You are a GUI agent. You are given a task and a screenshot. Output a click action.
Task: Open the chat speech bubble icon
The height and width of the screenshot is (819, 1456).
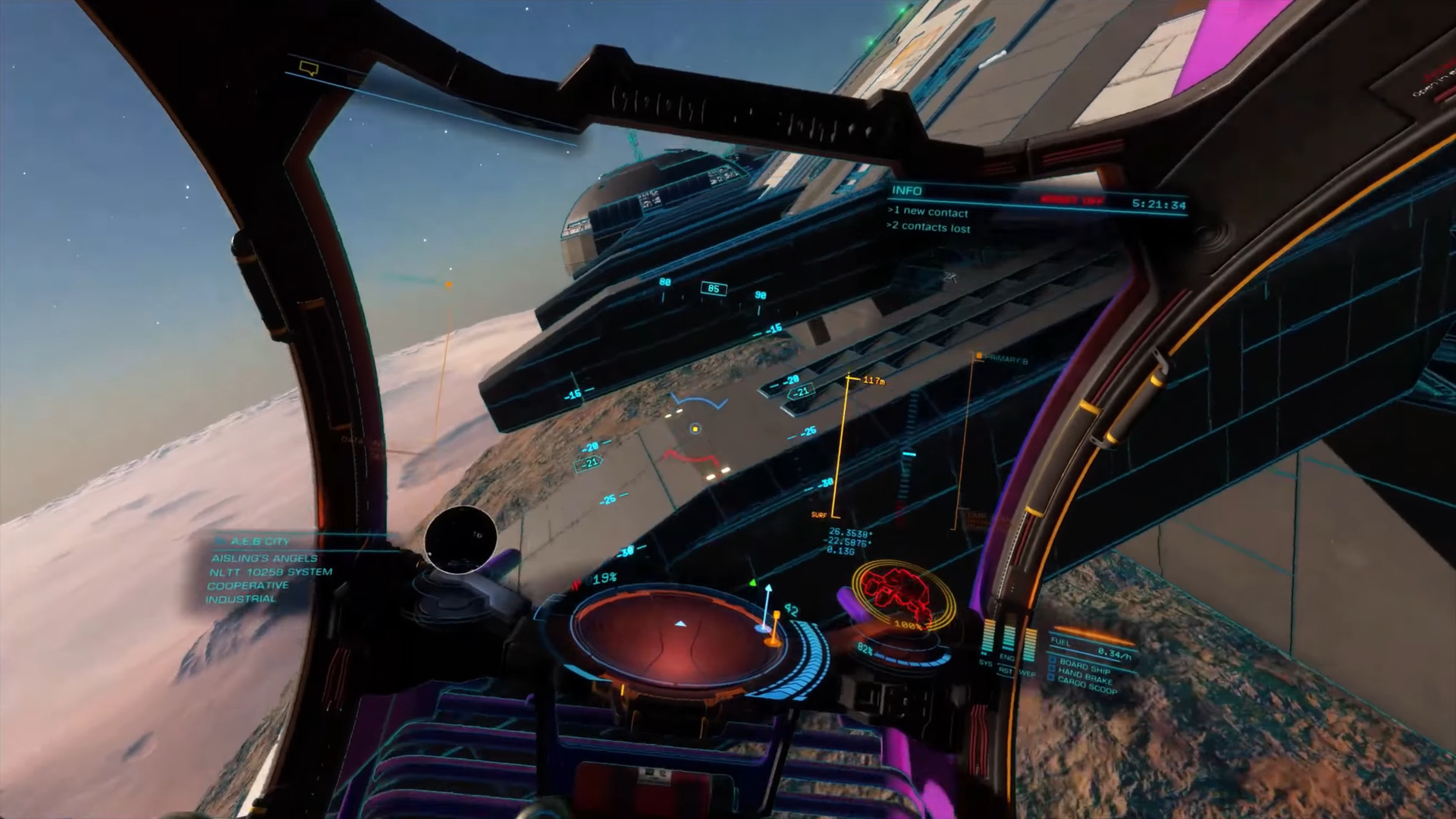coord(308,69)
